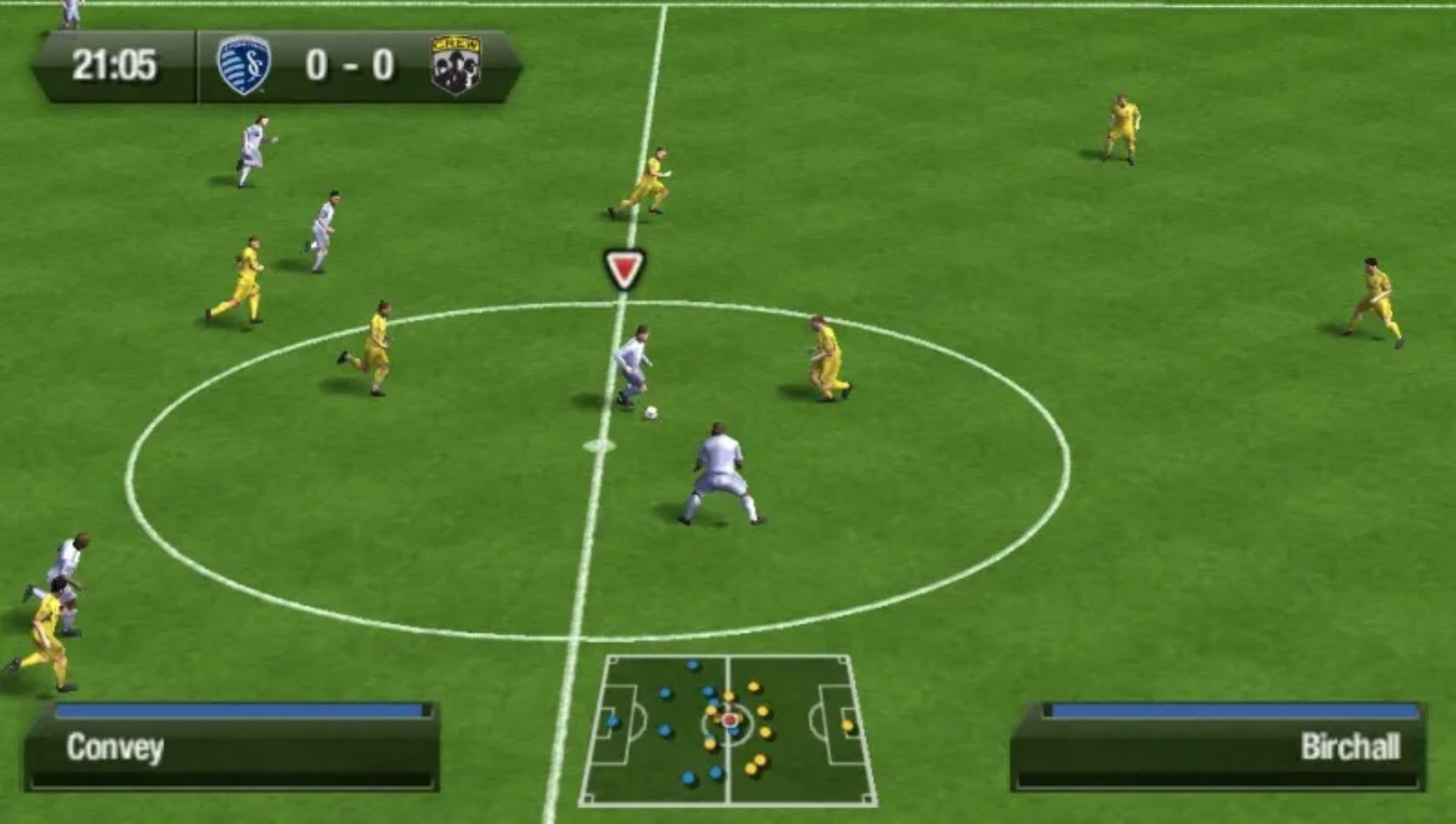Toggle the match timer showing 21:05
The width and height of the screenshot is (1456, 824).
click(115, 64)
